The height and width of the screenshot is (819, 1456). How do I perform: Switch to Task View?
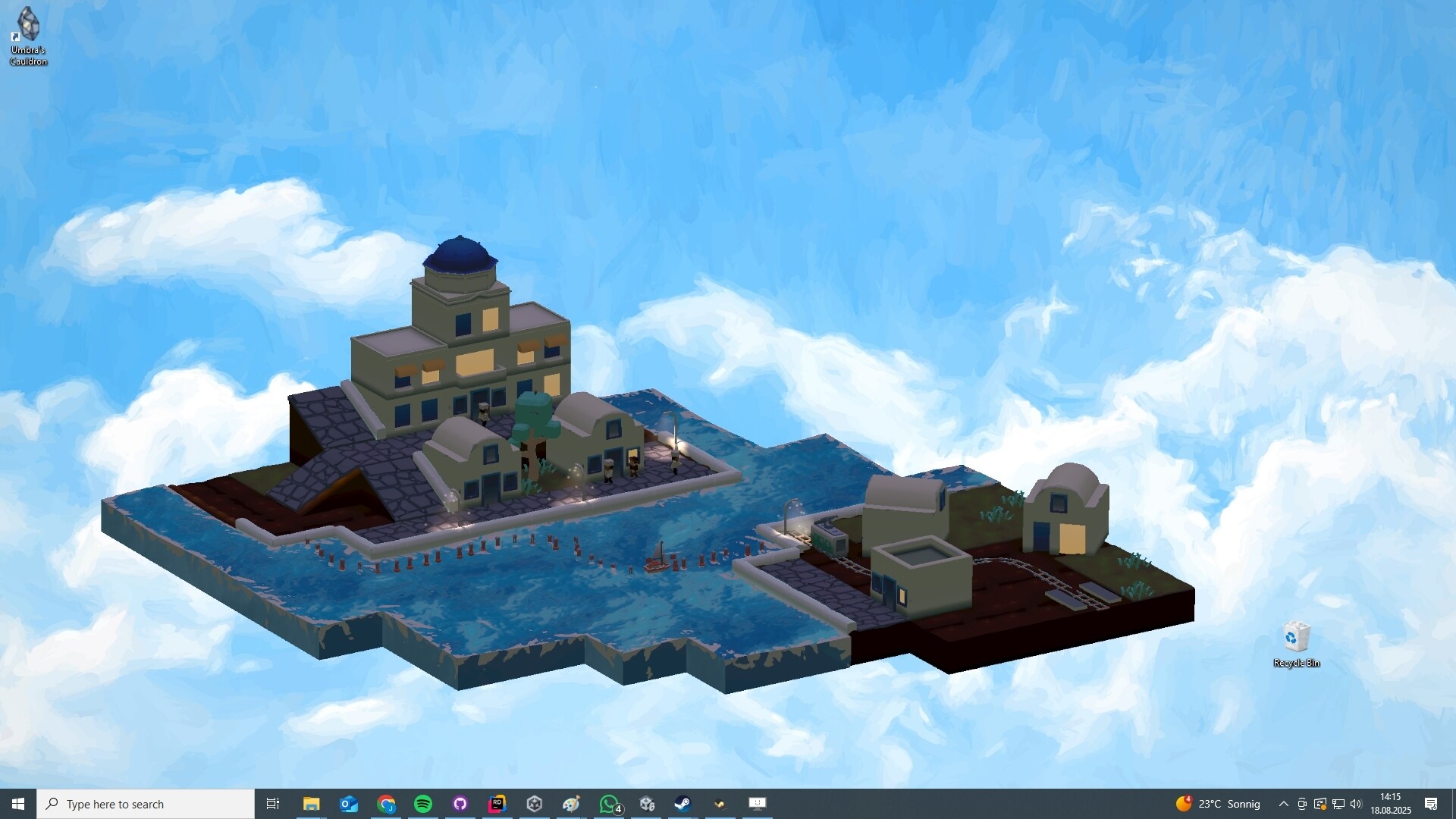pyautogui.click(x=272, y=804)
